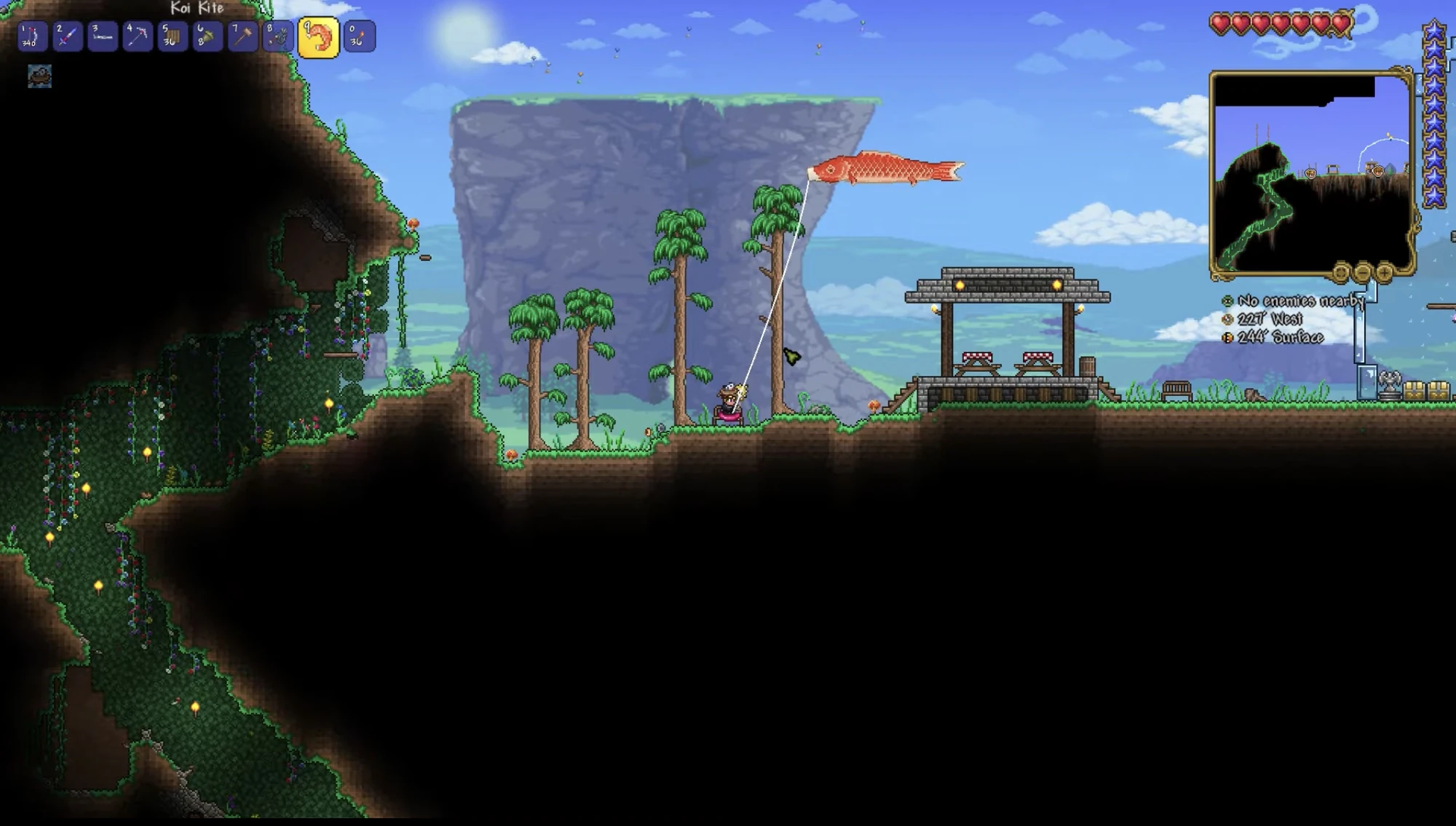Select the pickaxe in hotbar slot 4
Image resolution: width=1456 pixels, height=826 pixels.
pos(139,36)
